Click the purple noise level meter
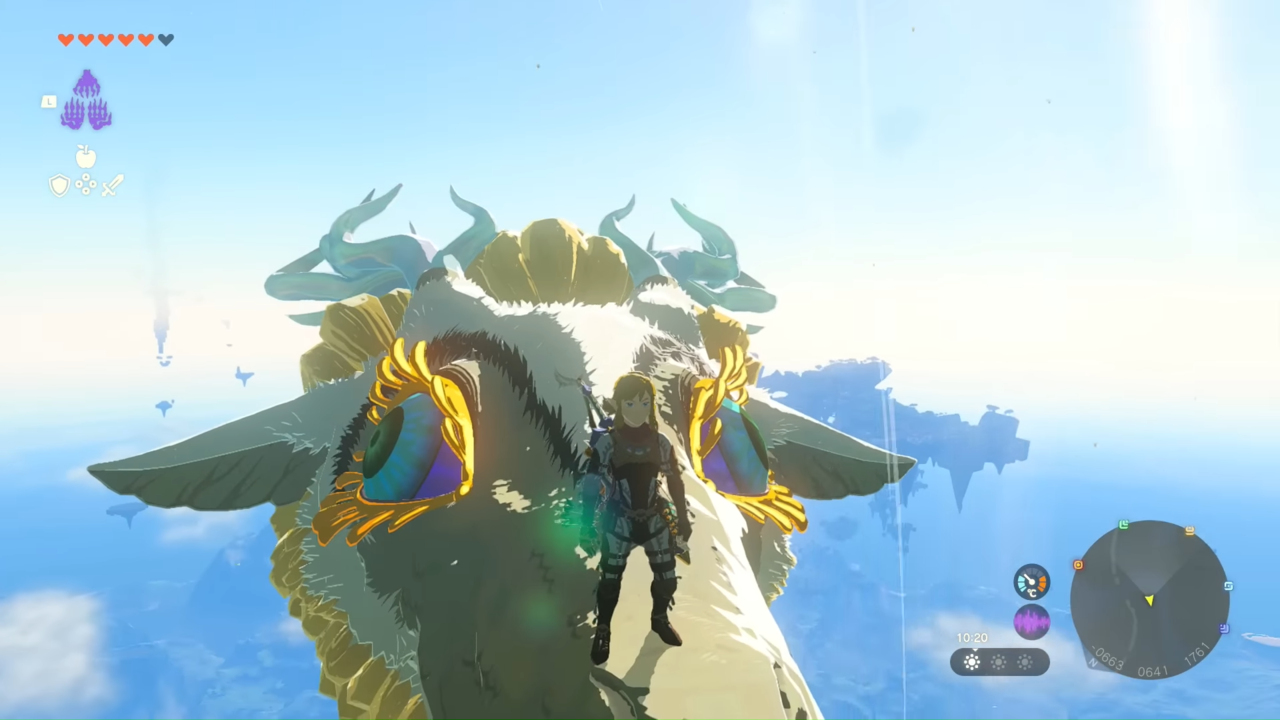The image size is (1280, 720). 1031,621
